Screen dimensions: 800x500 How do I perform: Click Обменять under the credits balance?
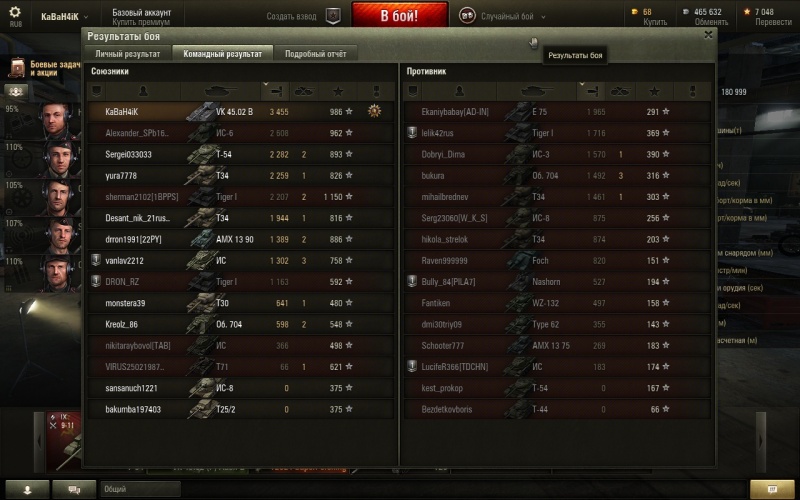point(711,21)
